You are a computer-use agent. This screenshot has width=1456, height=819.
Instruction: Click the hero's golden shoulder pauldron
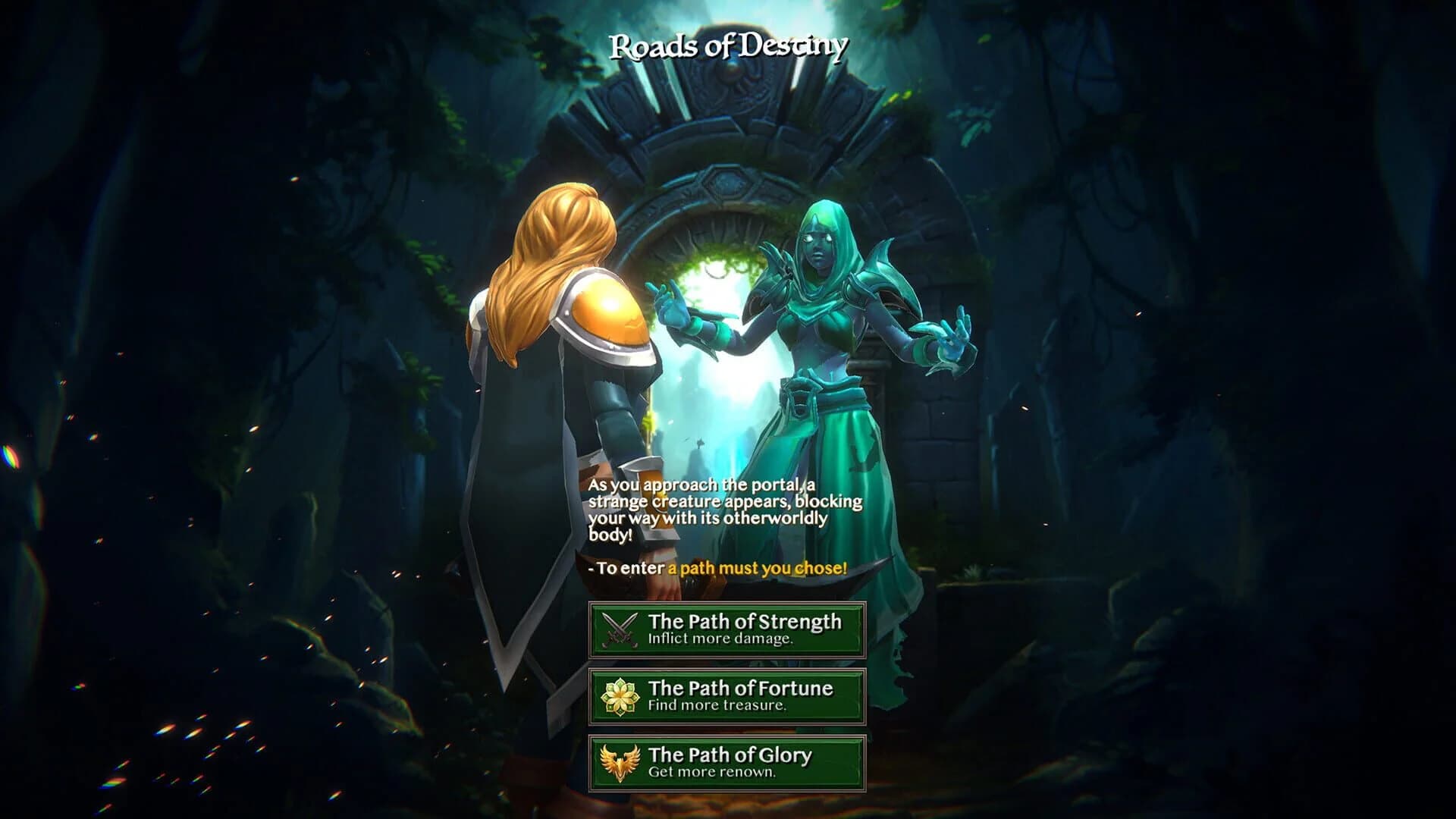[607, 311]
